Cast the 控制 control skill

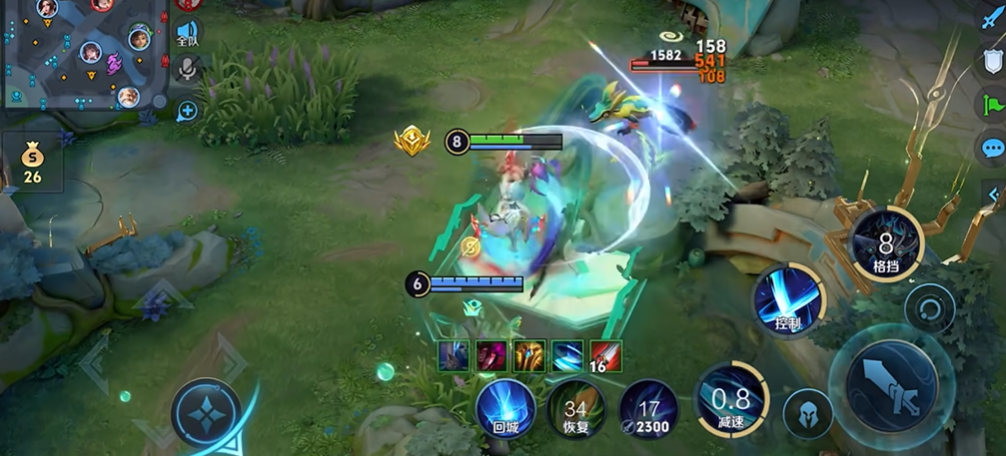click(x=788, y=300)
